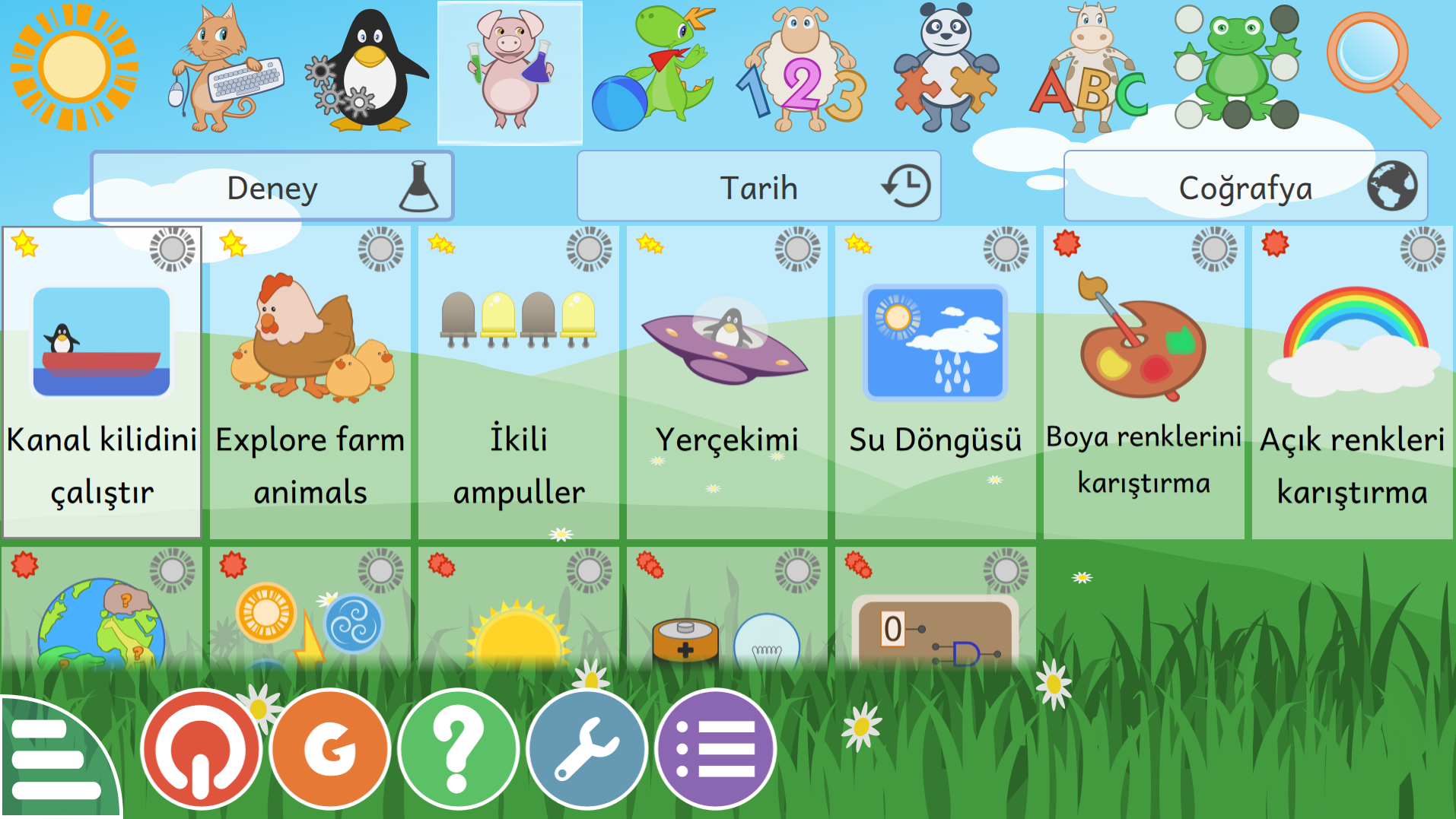Expand the hamburger menu in the corner
Screen dimensions: 1456x819
tap(53, 760)
